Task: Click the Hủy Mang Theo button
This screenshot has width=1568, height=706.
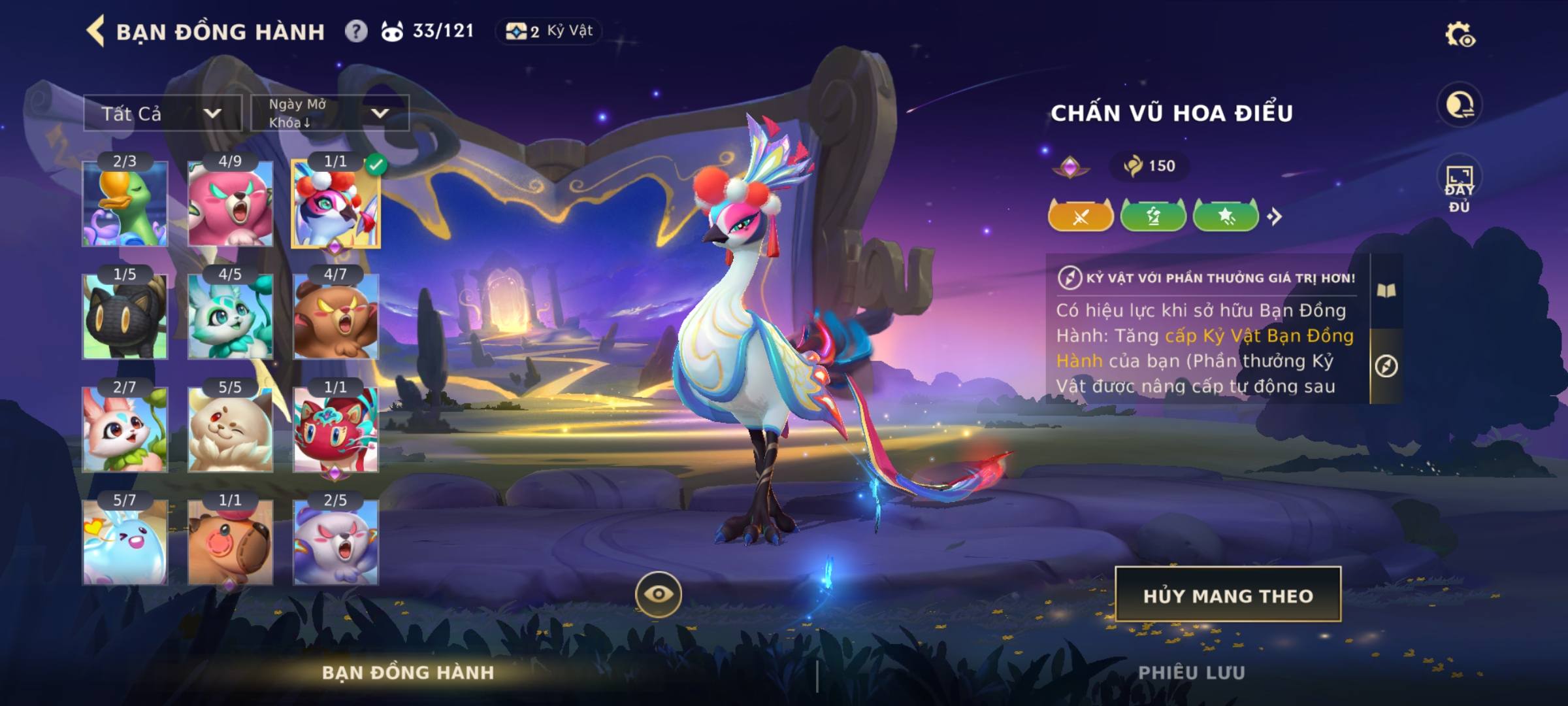Action: pyautogui.click(x=1228, y=595)
